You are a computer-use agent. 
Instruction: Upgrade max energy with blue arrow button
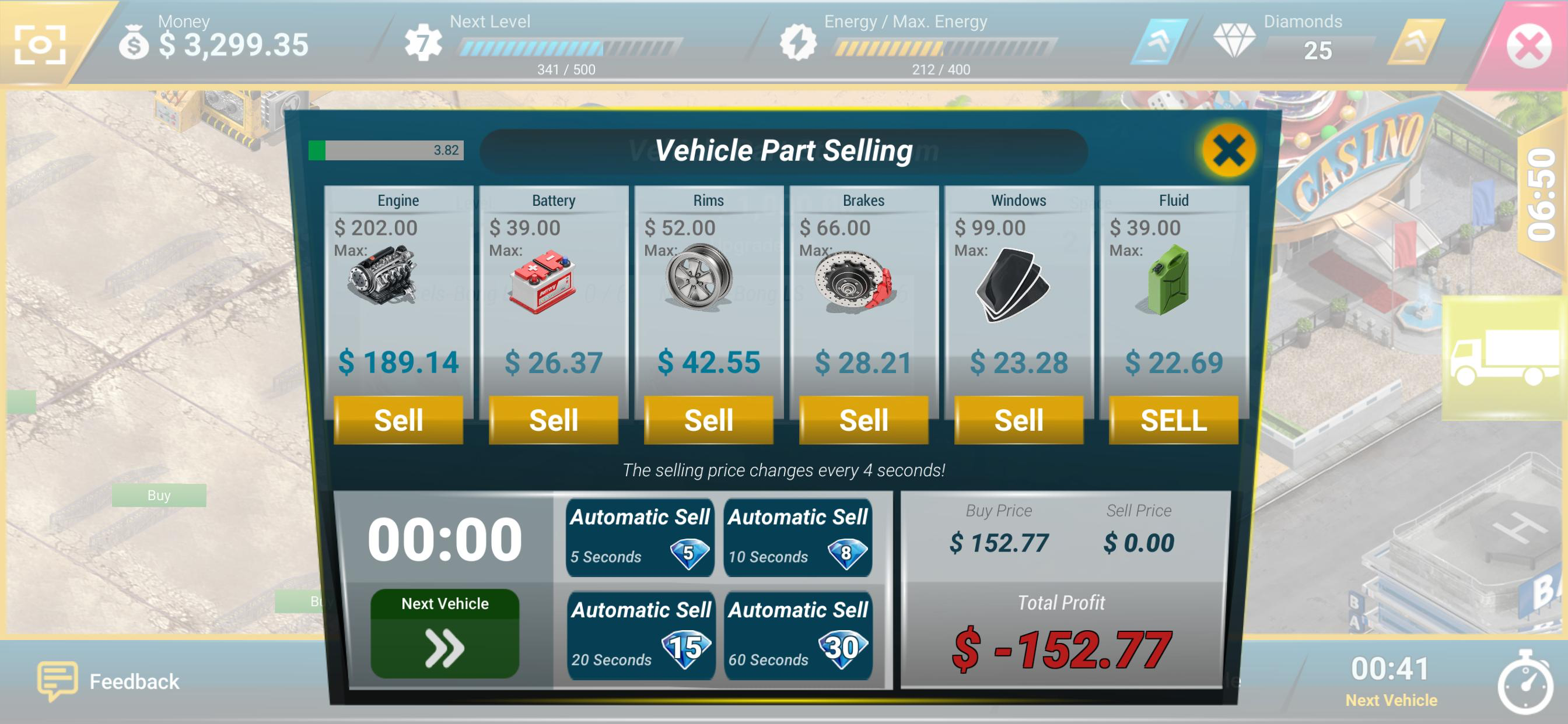click(1158, 41)
